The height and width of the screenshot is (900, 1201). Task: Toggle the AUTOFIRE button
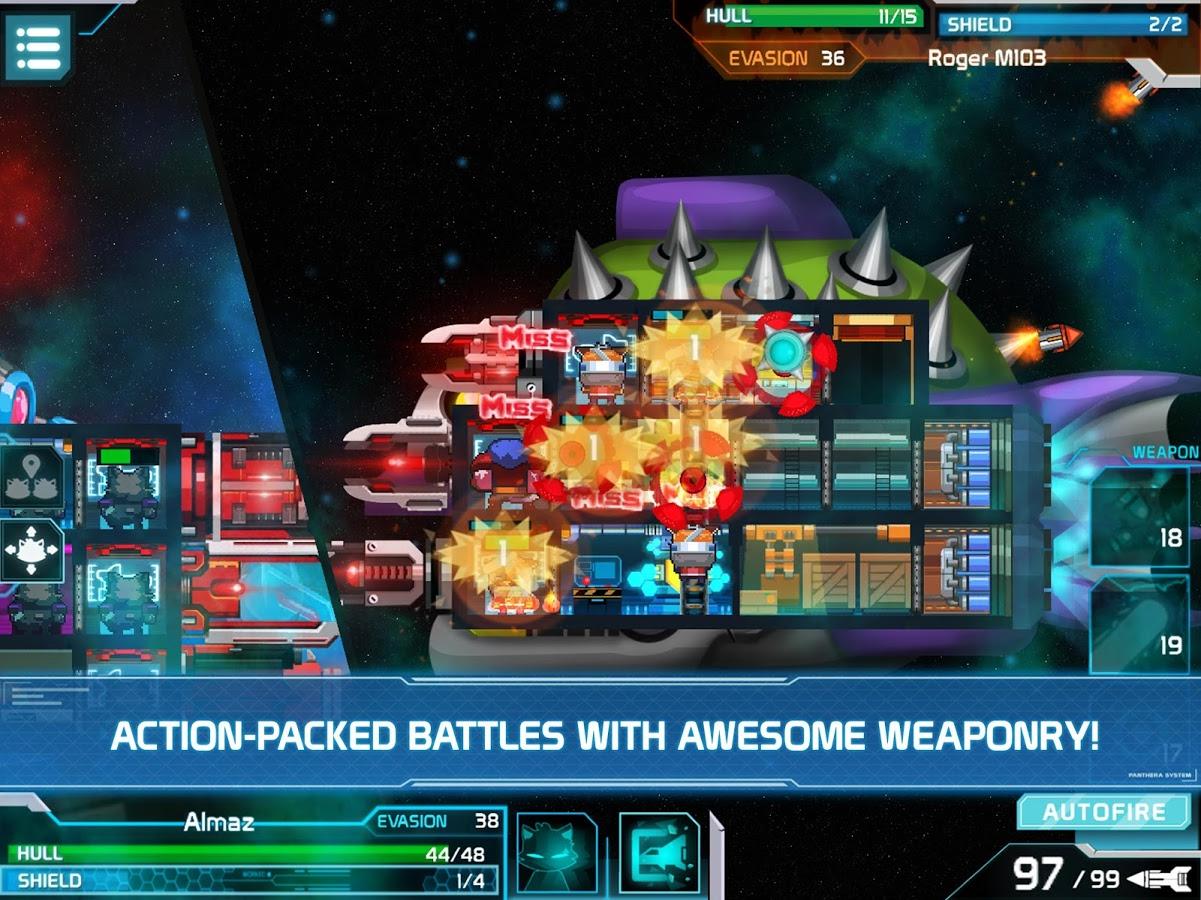click(x=1104, y=812)
